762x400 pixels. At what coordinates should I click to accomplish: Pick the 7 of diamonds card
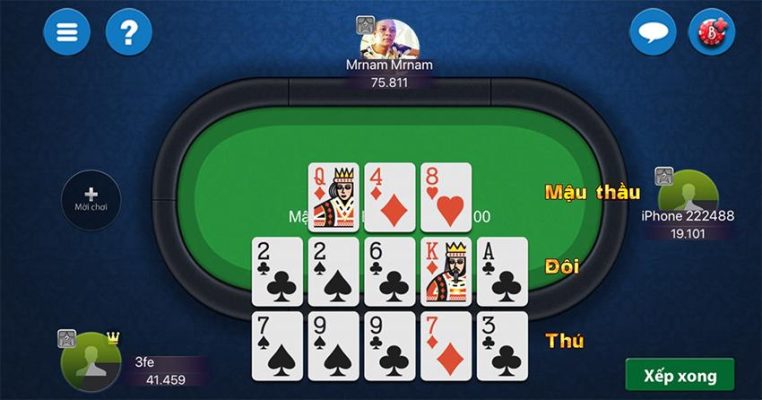[445, 345]
